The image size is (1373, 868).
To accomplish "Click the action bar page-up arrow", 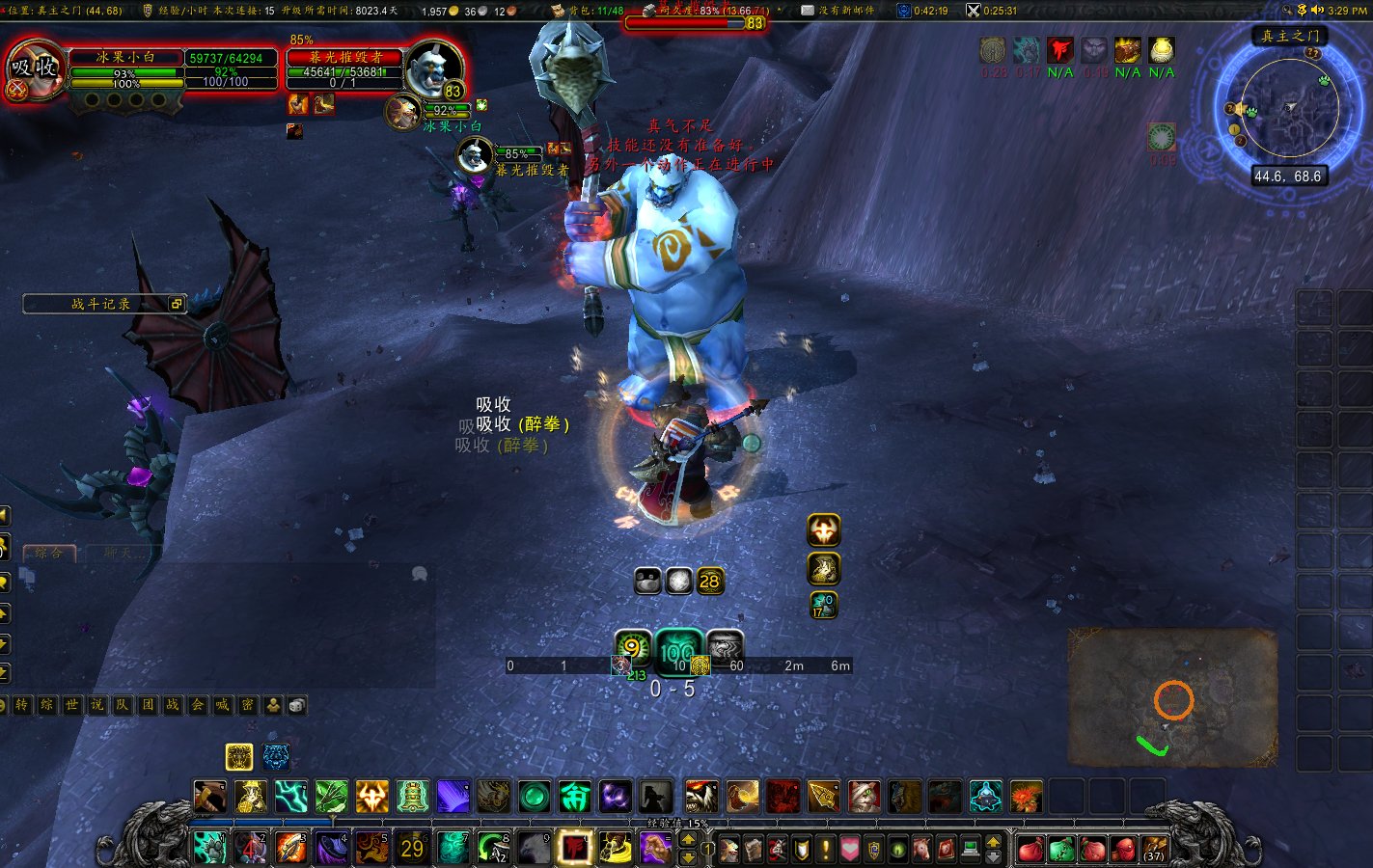I will click(x=688, y=841).
